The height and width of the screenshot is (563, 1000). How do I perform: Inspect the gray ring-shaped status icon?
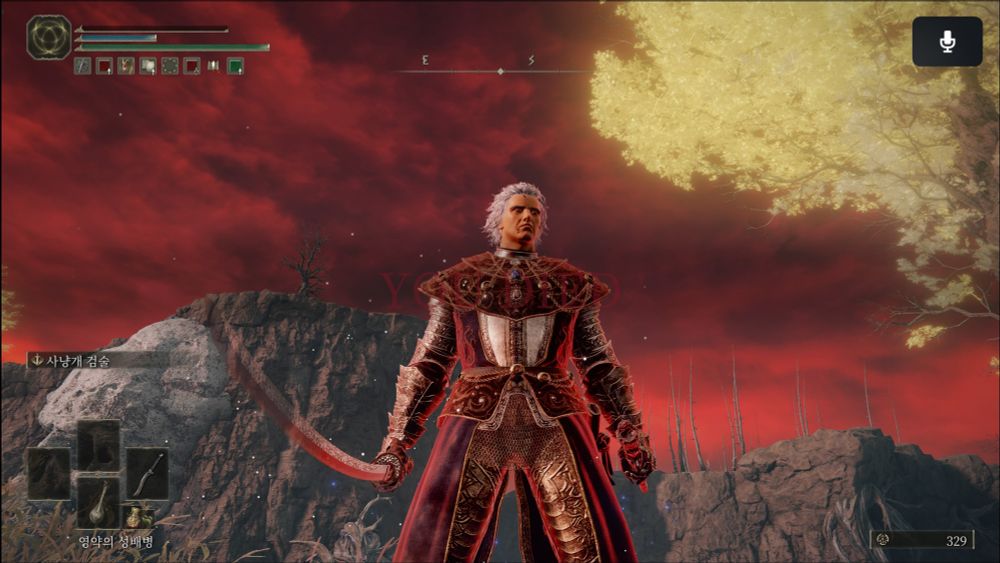tap(170, 66)
